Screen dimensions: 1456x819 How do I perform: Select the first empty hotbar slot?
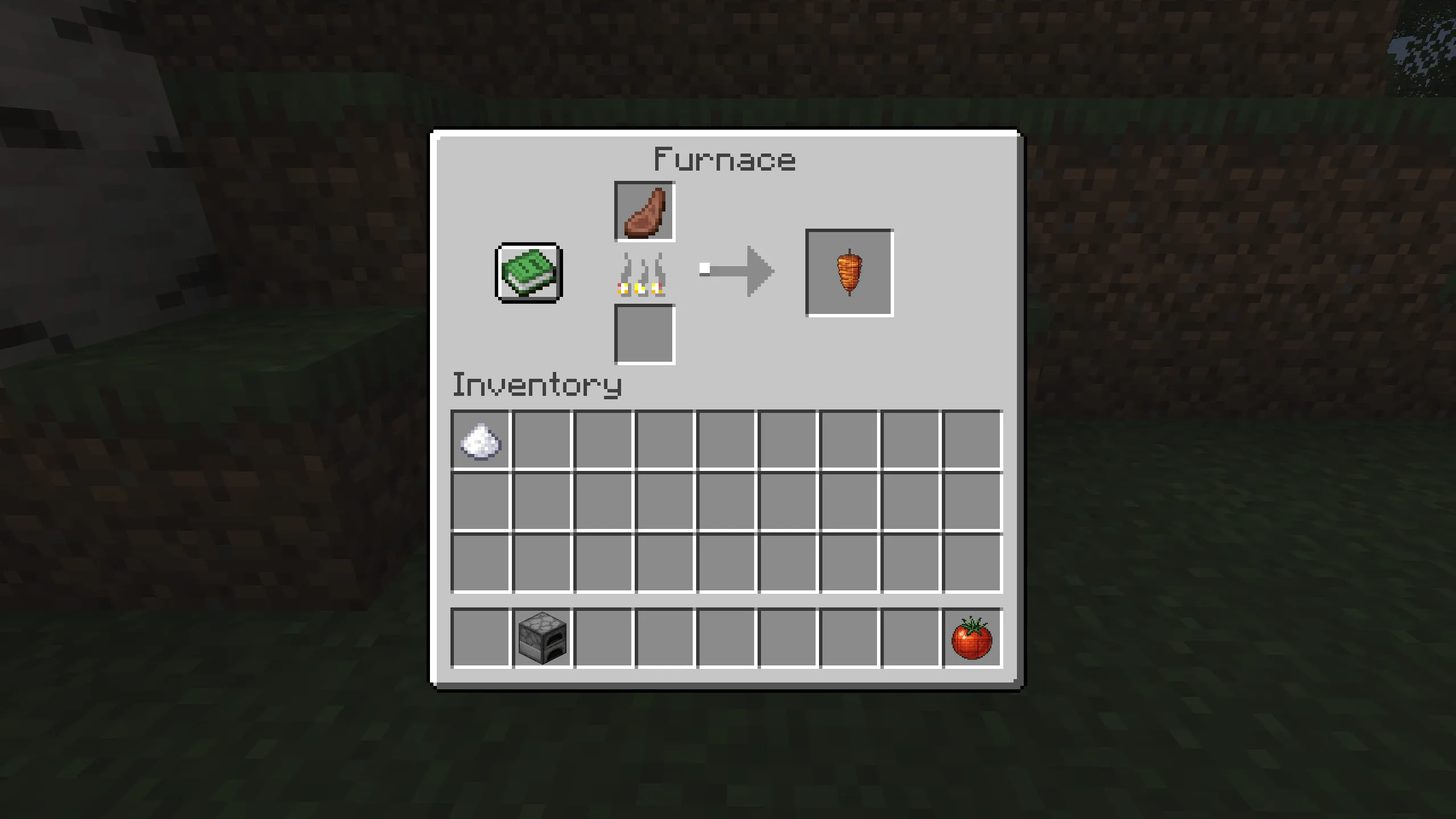481,637
